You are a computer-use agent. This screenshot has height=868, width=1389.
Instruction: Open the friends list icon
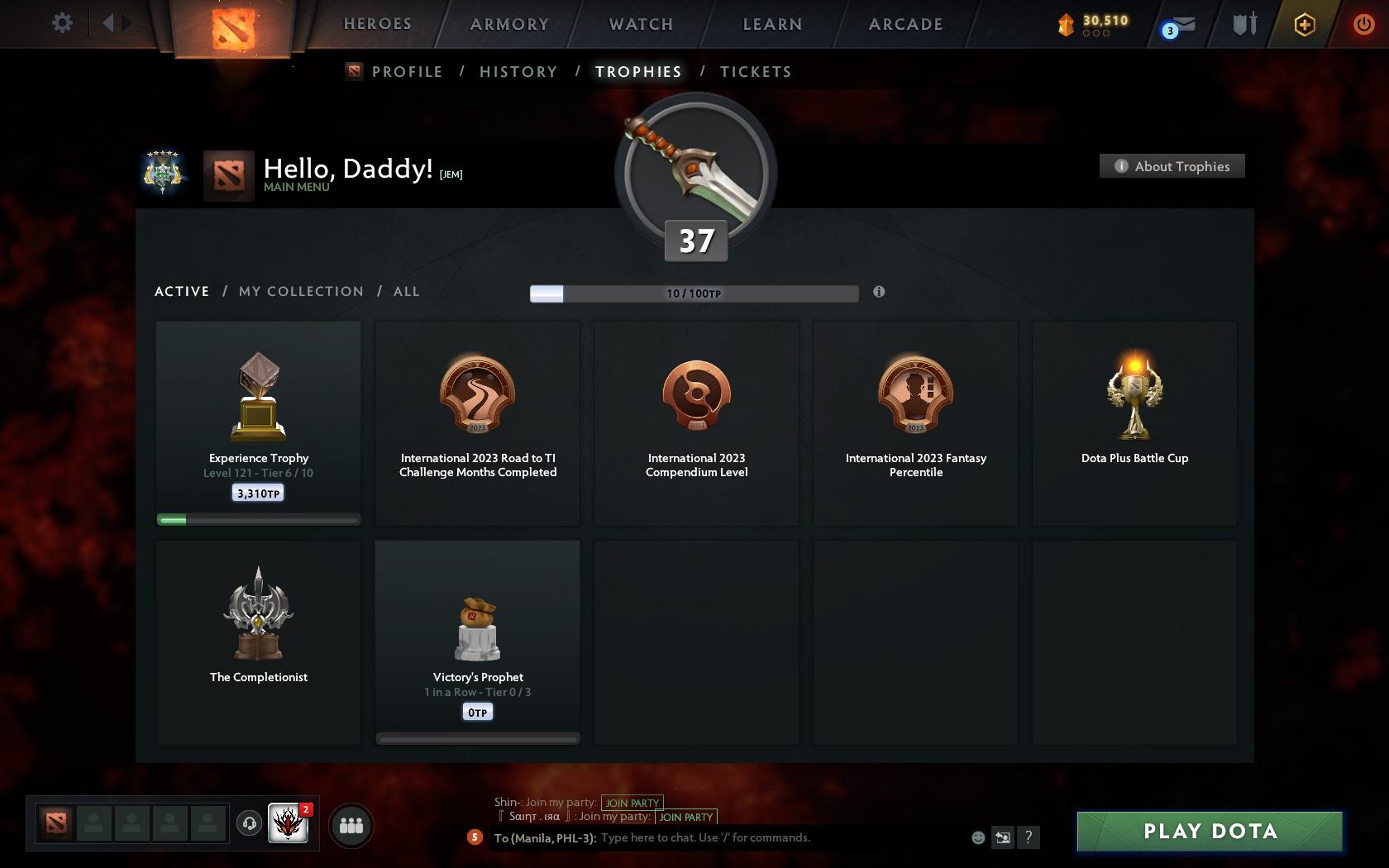pos(351,824)
